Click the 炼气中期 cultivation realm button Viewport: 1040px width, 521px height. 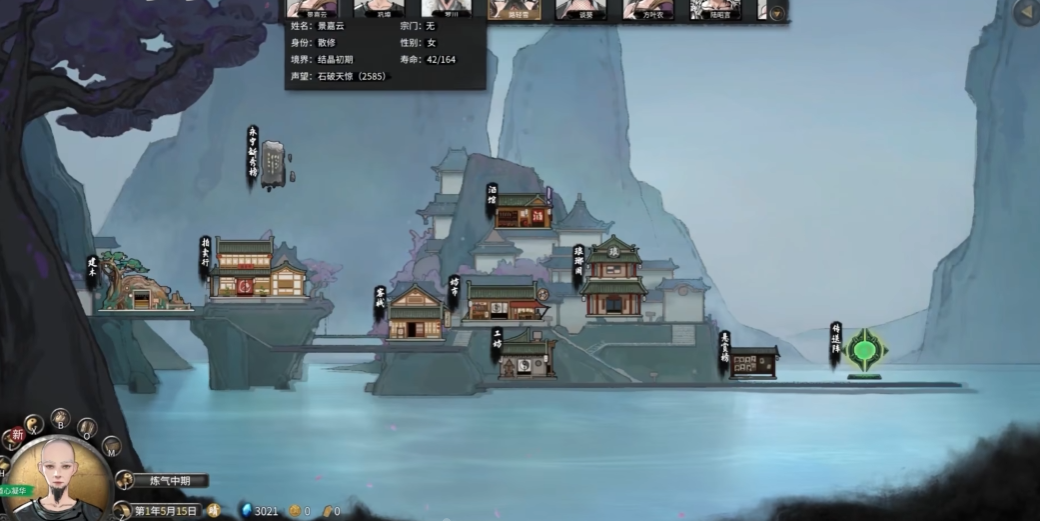coord(171,481)
